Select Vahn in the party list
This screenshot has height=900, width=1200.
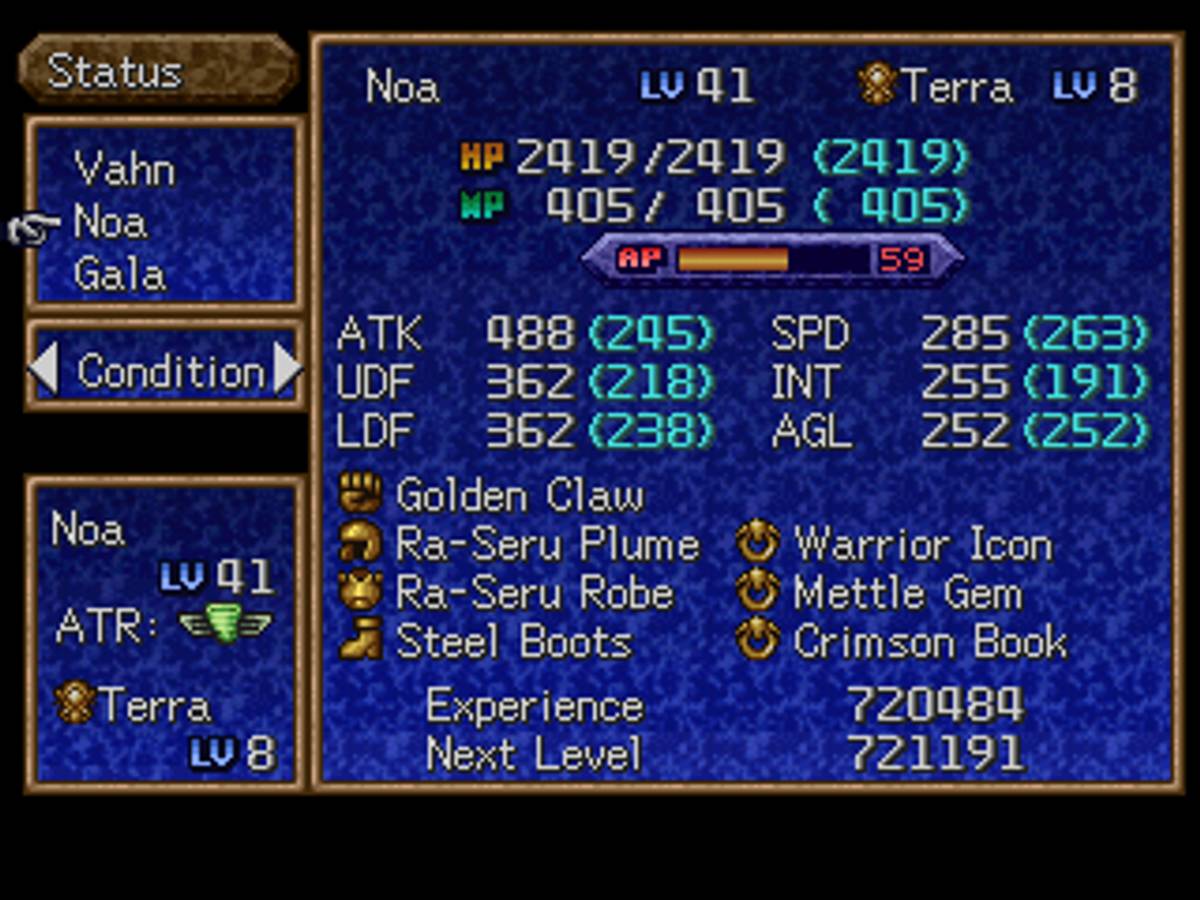(x=124, y=169)
